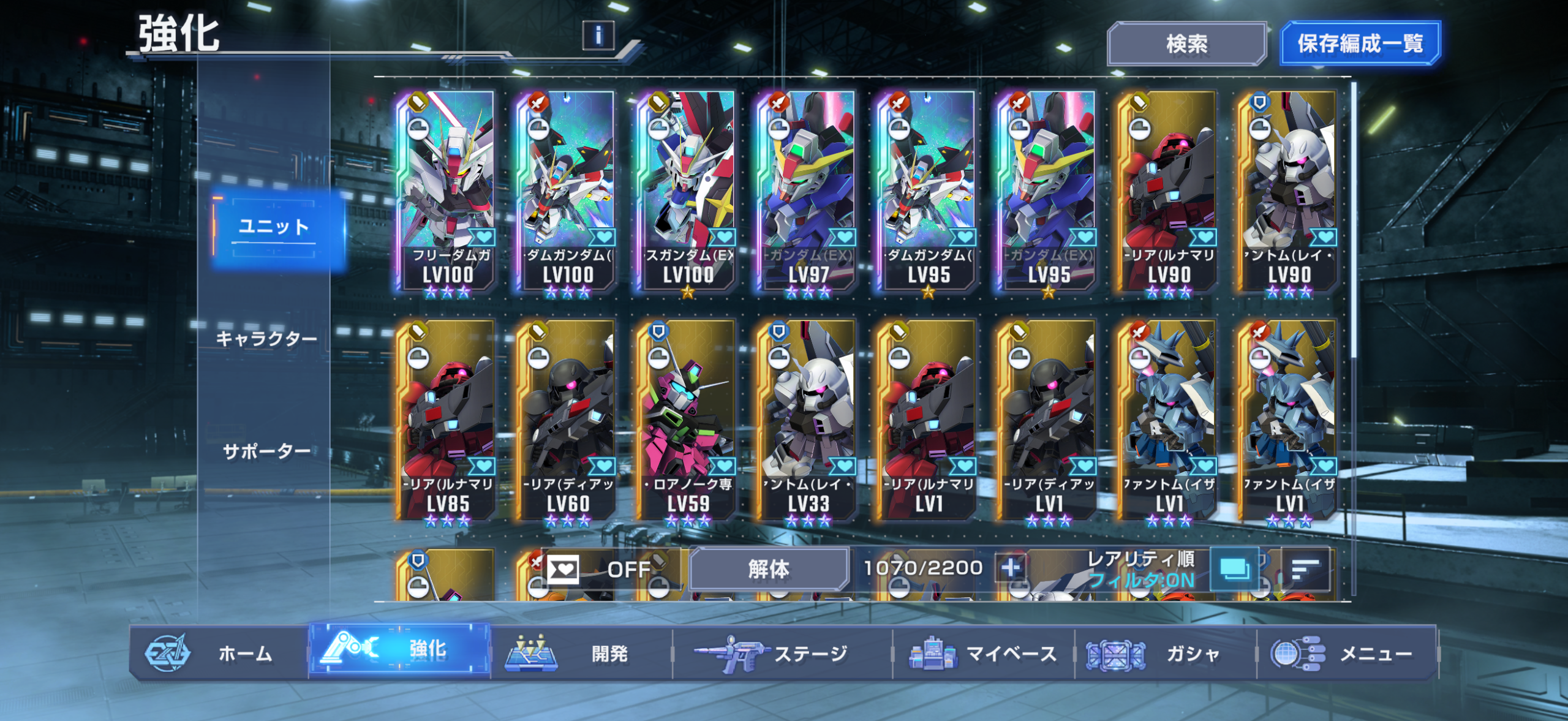Expand unit capacity with the plus button
This screenshot has height=721, width=1568.
click(x=1011, y=568)
